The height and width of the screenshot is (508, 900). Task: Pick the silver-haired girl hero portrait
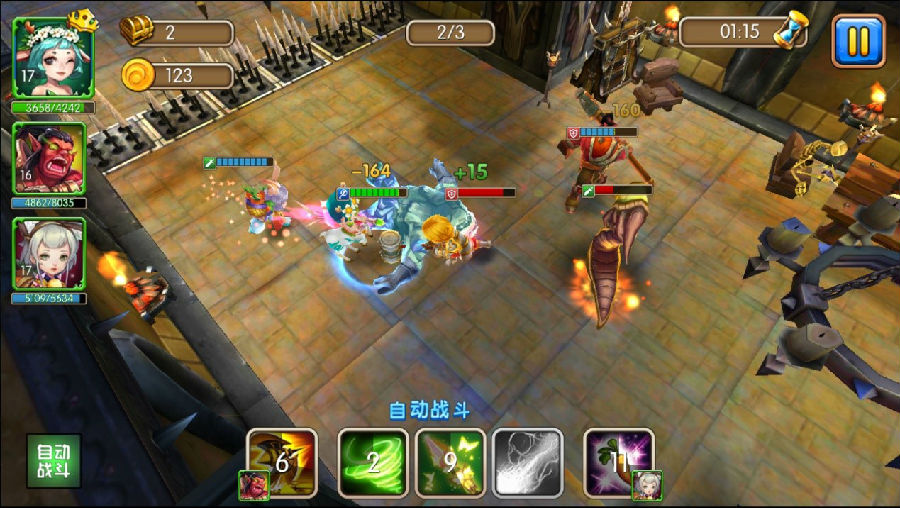(49, 254)
